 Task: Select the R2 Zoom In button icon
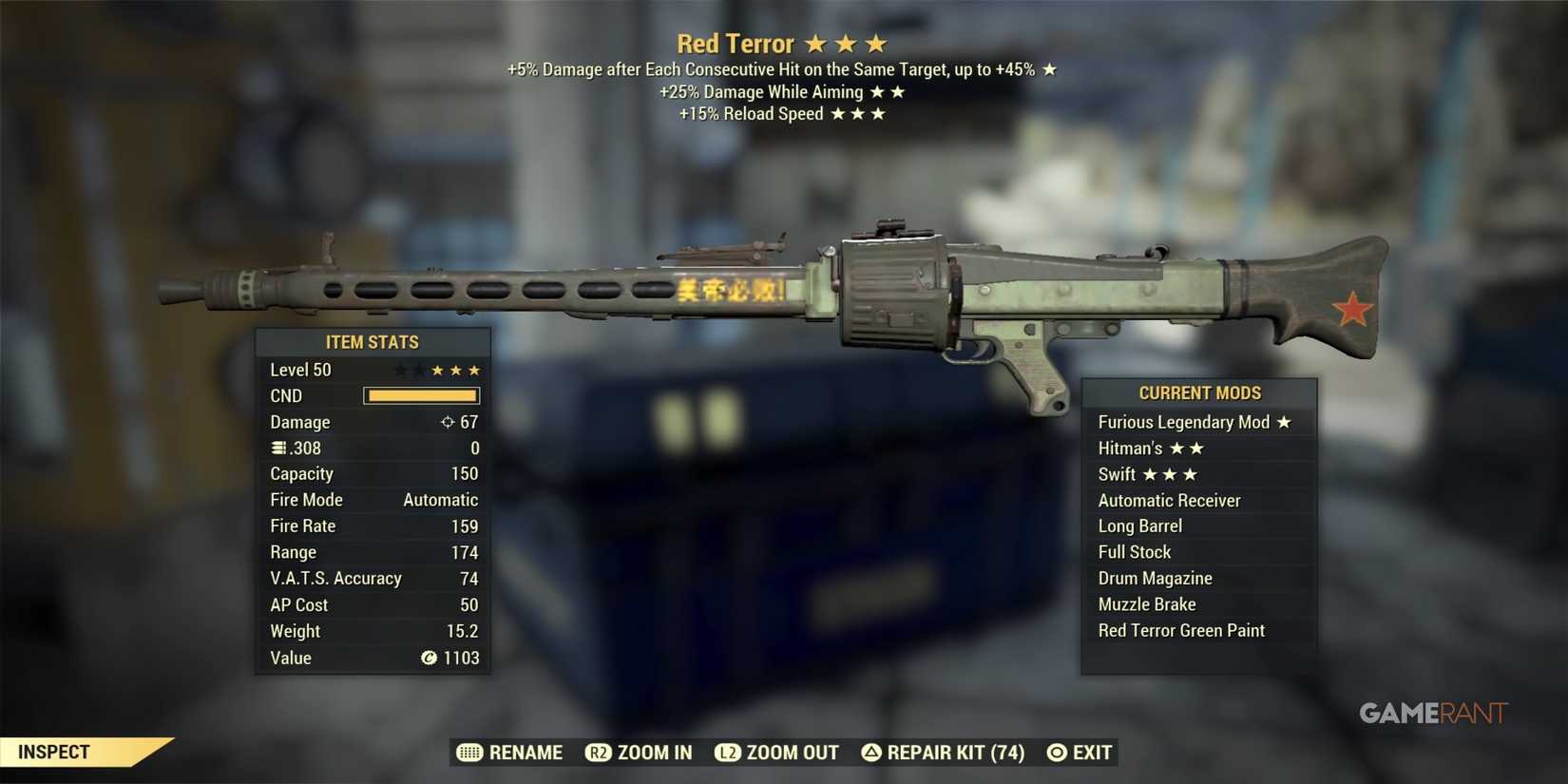[598, 752]
